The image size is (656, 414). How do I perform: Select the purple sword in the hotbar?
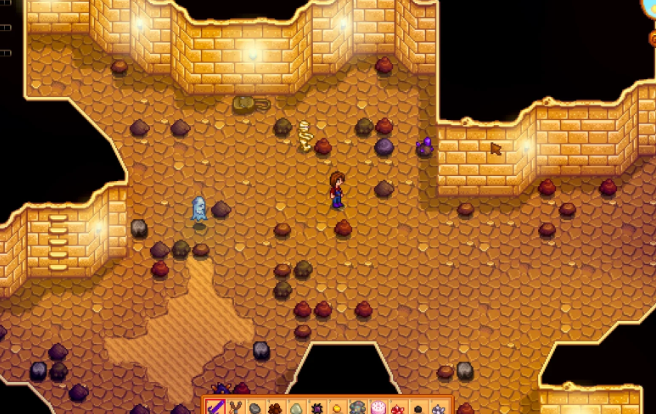point(217,407)
